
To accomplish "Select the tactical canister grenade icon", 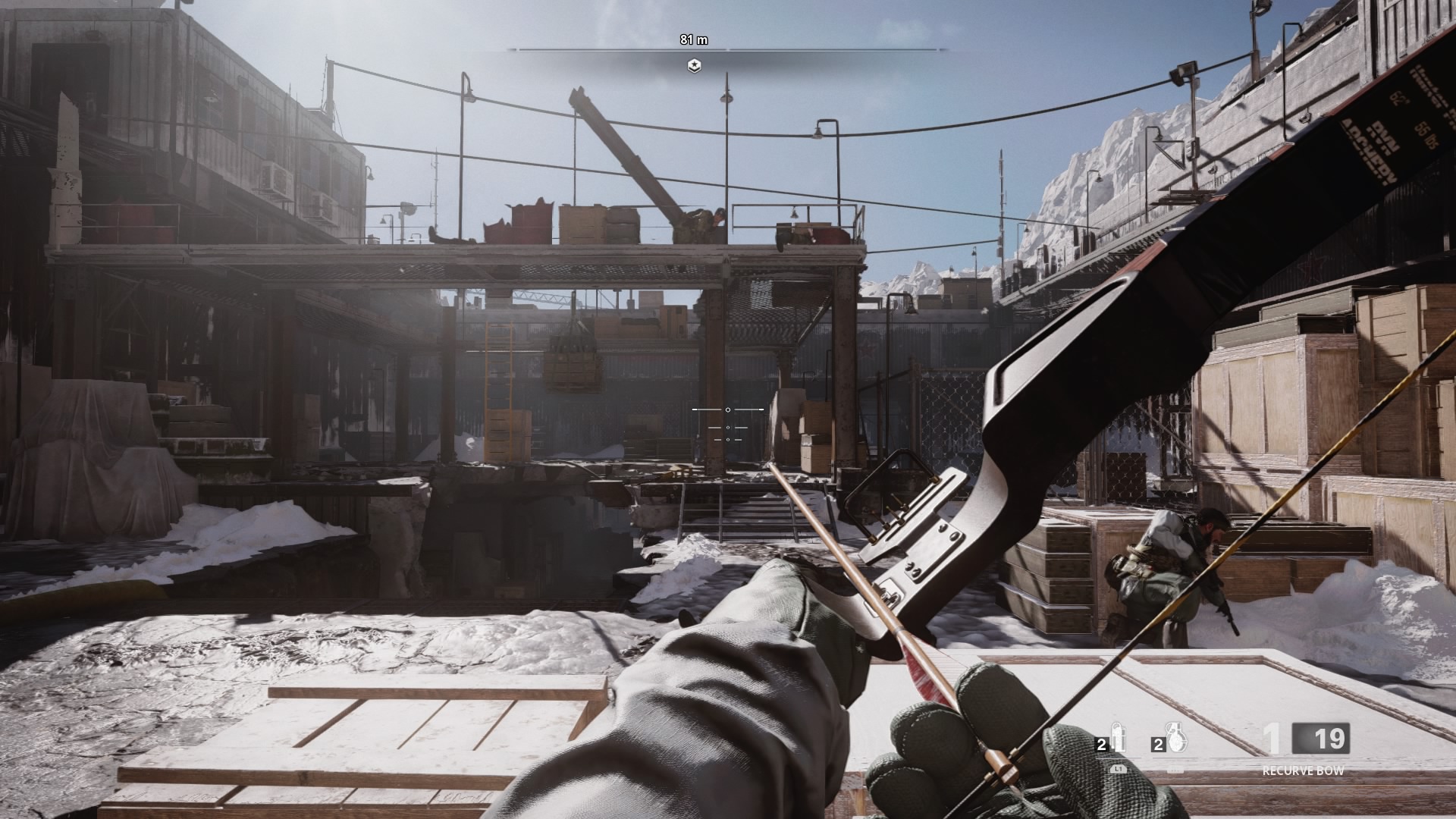I will (1118, 738).
